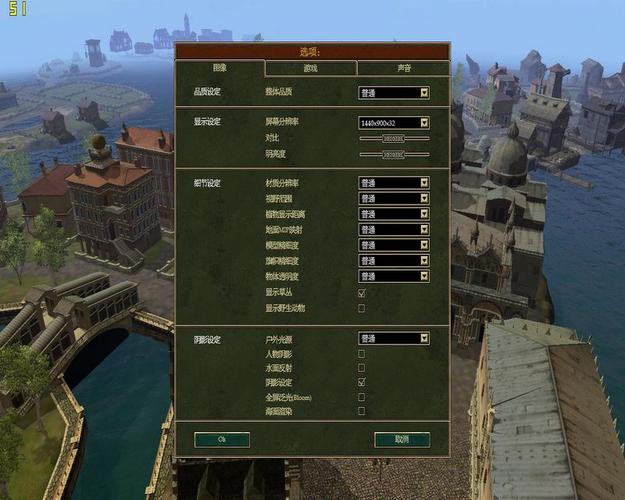Open the 整体品质 dropdown
Image resolution: width=625 pixels, height=500 pixels.
(394, 93)
